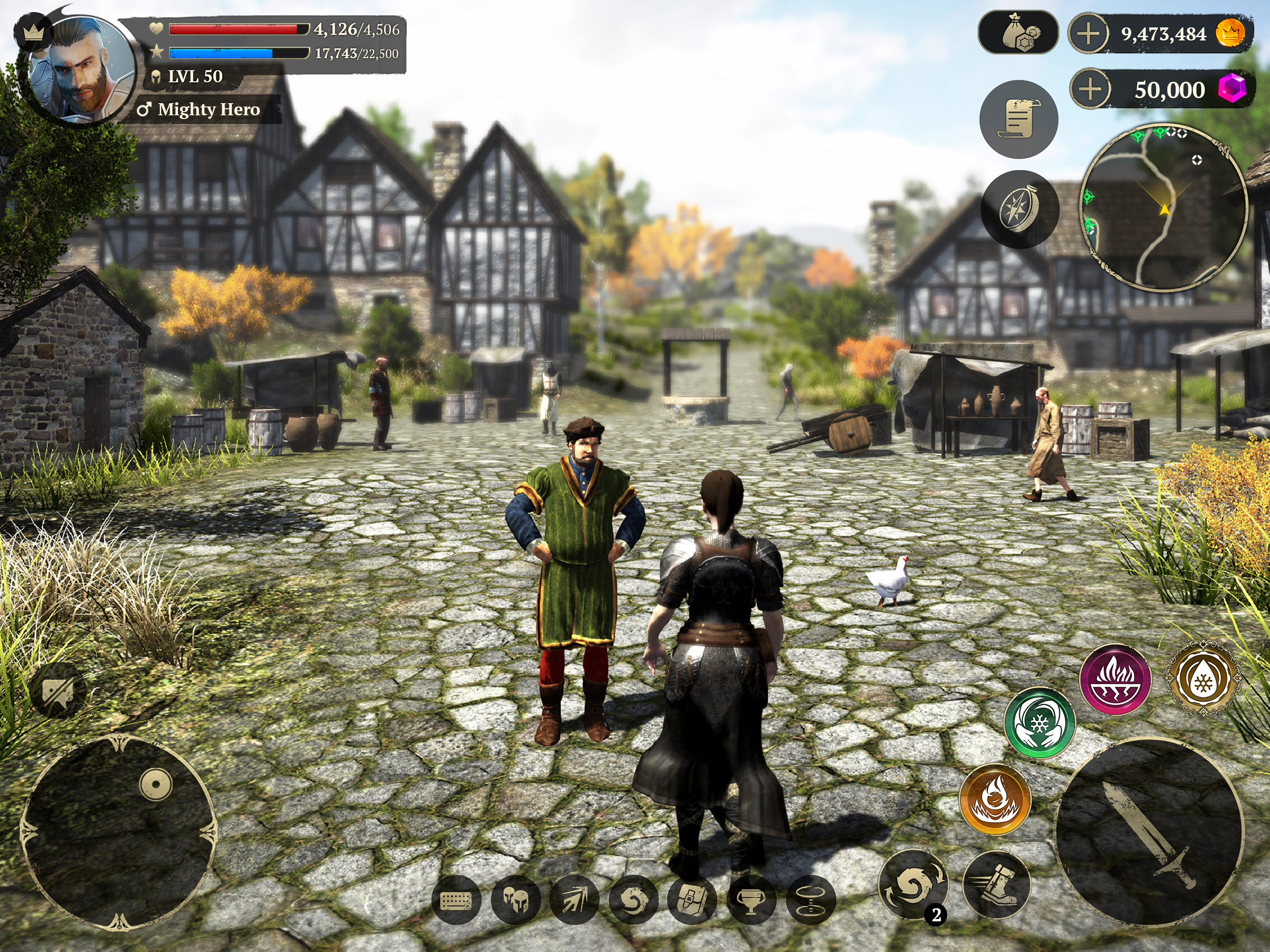Attack with the sword button
Screen dimensions: 1270x952
point(1150,833)
